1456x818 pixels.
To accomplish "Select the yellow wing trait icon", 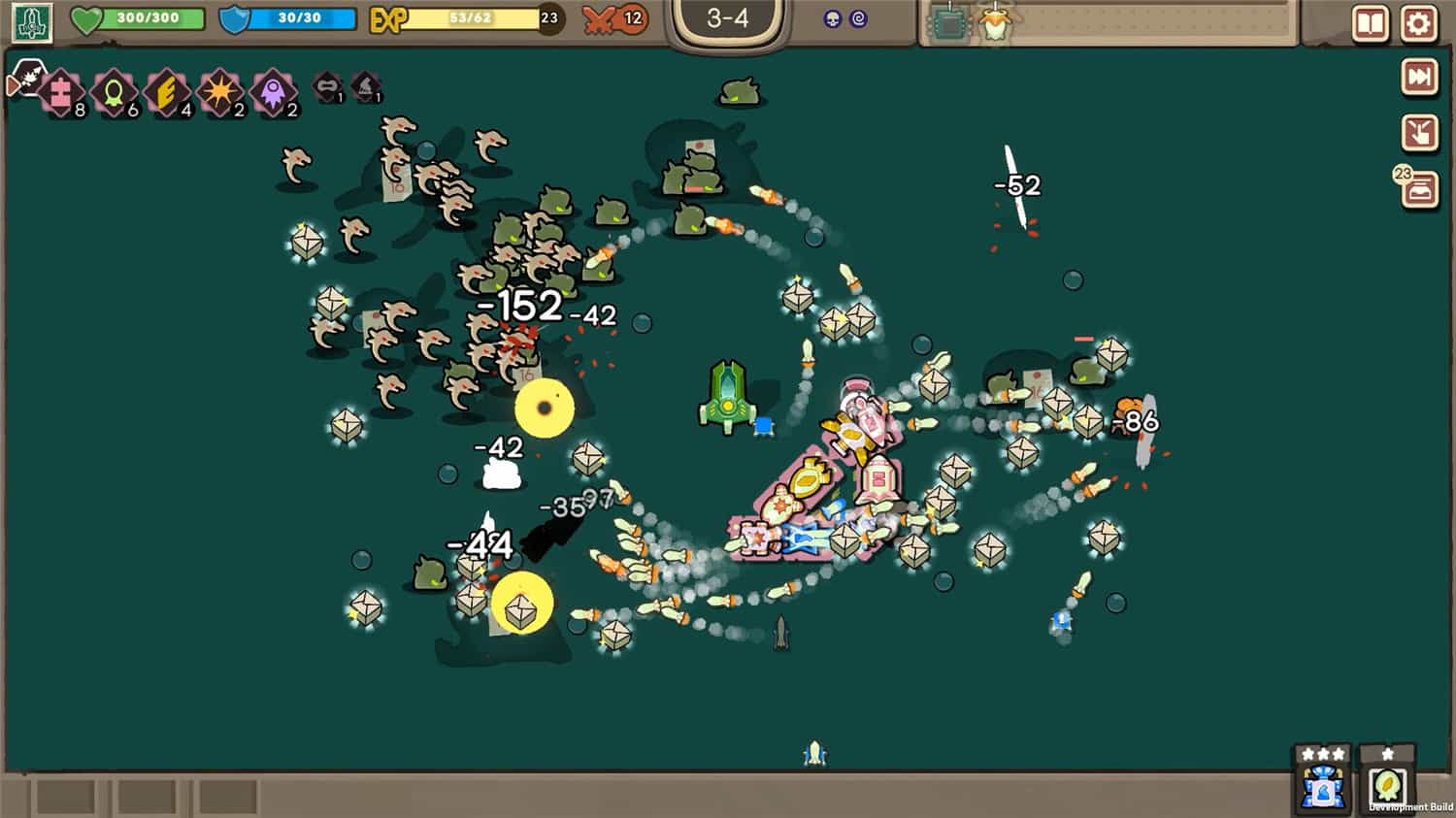I will coord(167,91).
